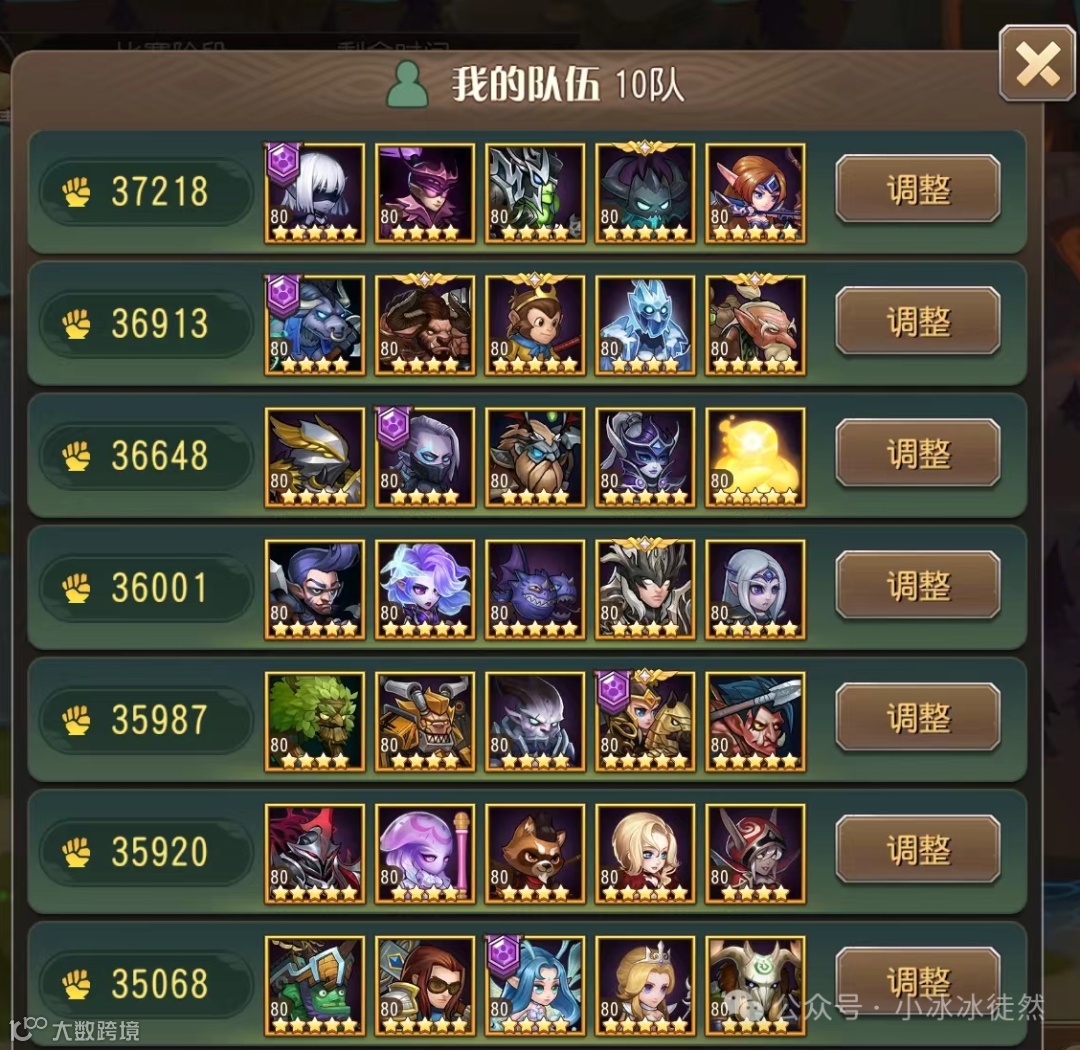Pick the red-skinned axe warrior hero
The width and height of the screenshot is (1080, 1050).
point(755,720)
